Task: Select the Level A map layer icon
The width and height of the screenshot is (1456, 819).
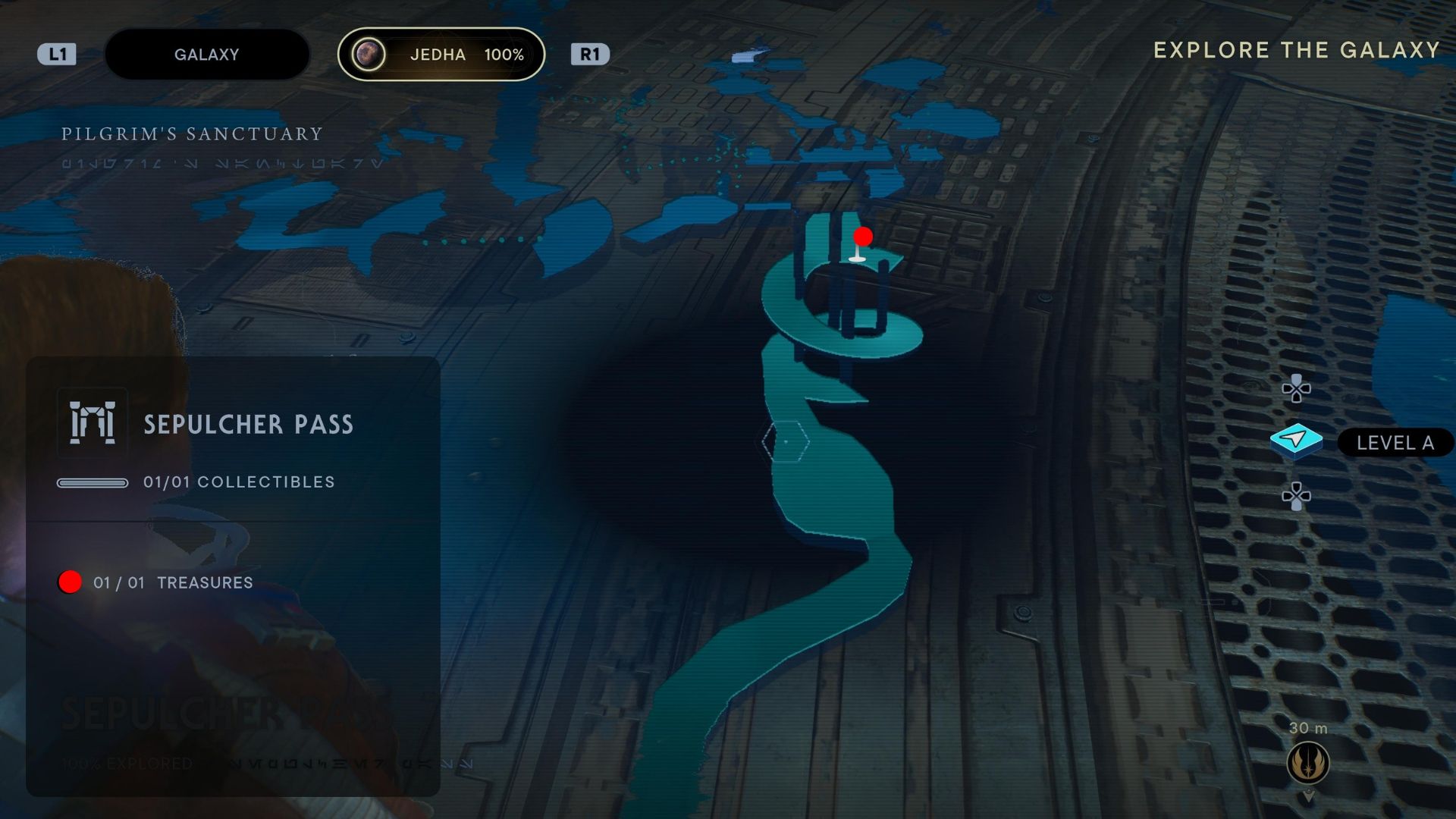Action: tap(1296, 441)
